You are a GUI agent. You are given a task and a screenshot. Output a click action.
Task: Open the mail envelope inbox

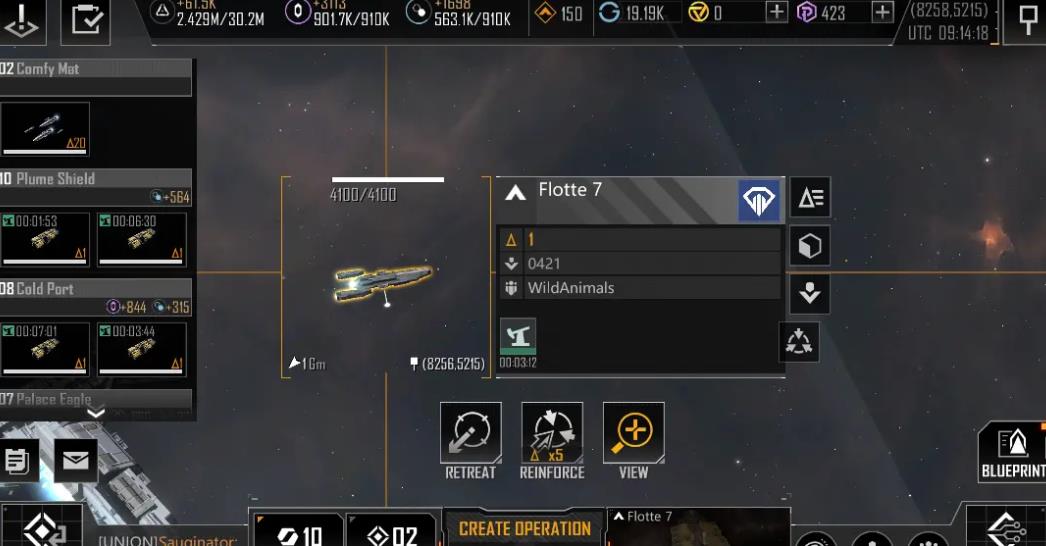click(76, 461)
